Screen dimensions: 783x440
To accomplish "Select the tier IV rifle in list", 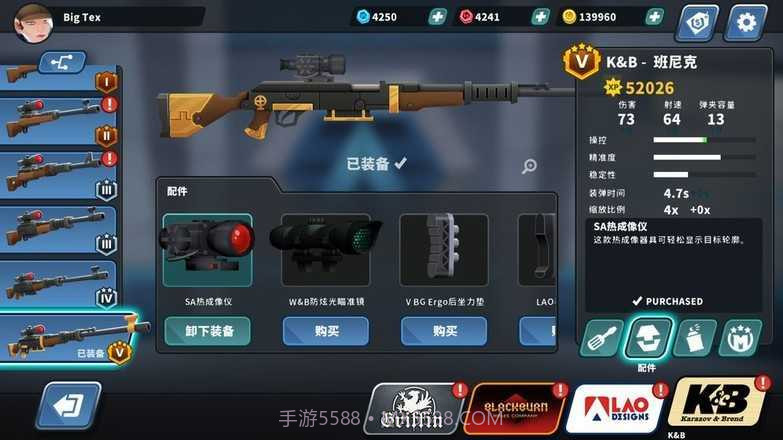I will click(58, 284).
